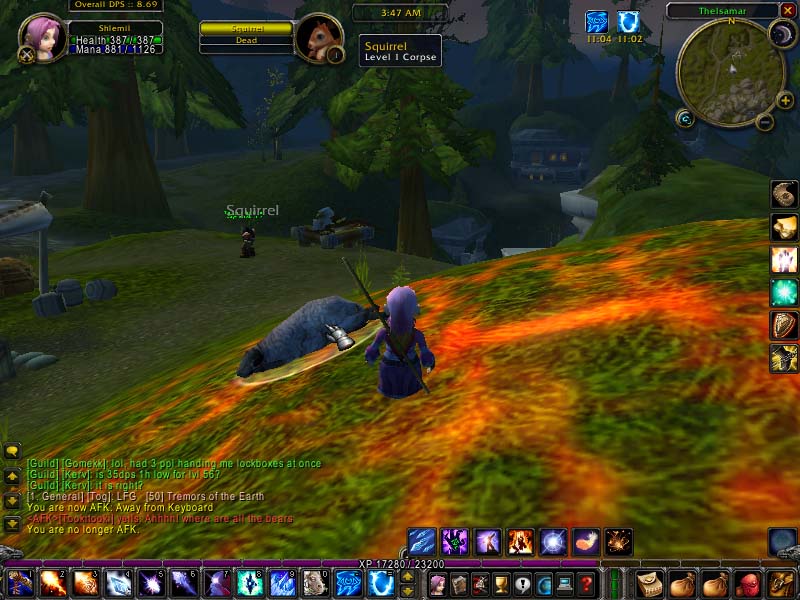
Task: Open the red question mark help button
Action: (588, 584)
